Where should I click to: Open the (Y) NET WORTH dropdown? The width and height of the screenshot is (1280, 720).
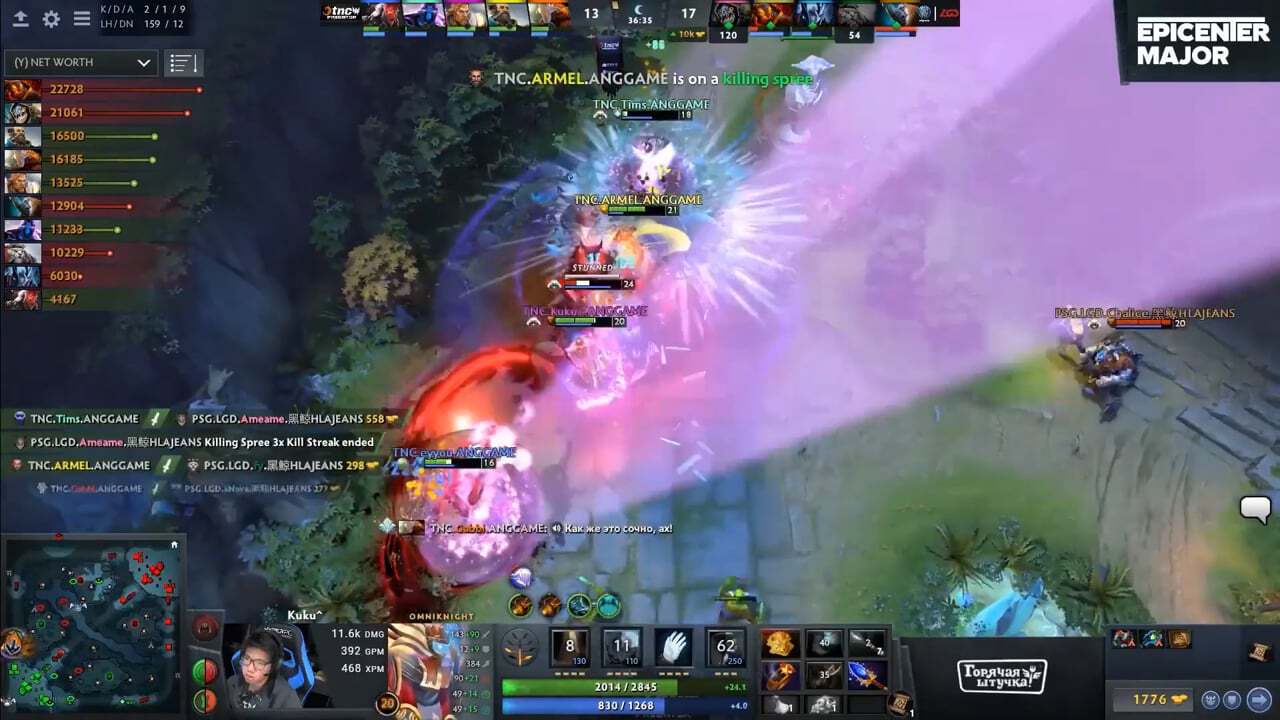(78, 62)
